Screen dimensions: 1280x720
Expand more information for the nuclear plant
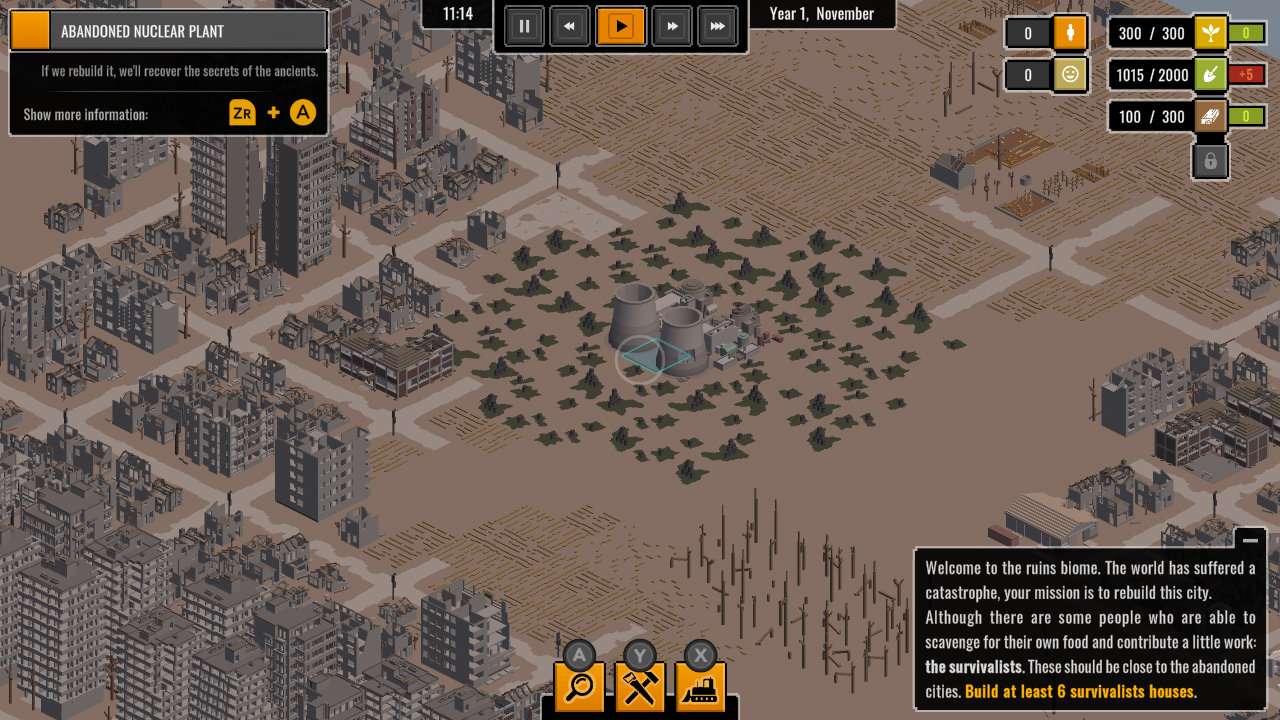click(x=302, y=112)
